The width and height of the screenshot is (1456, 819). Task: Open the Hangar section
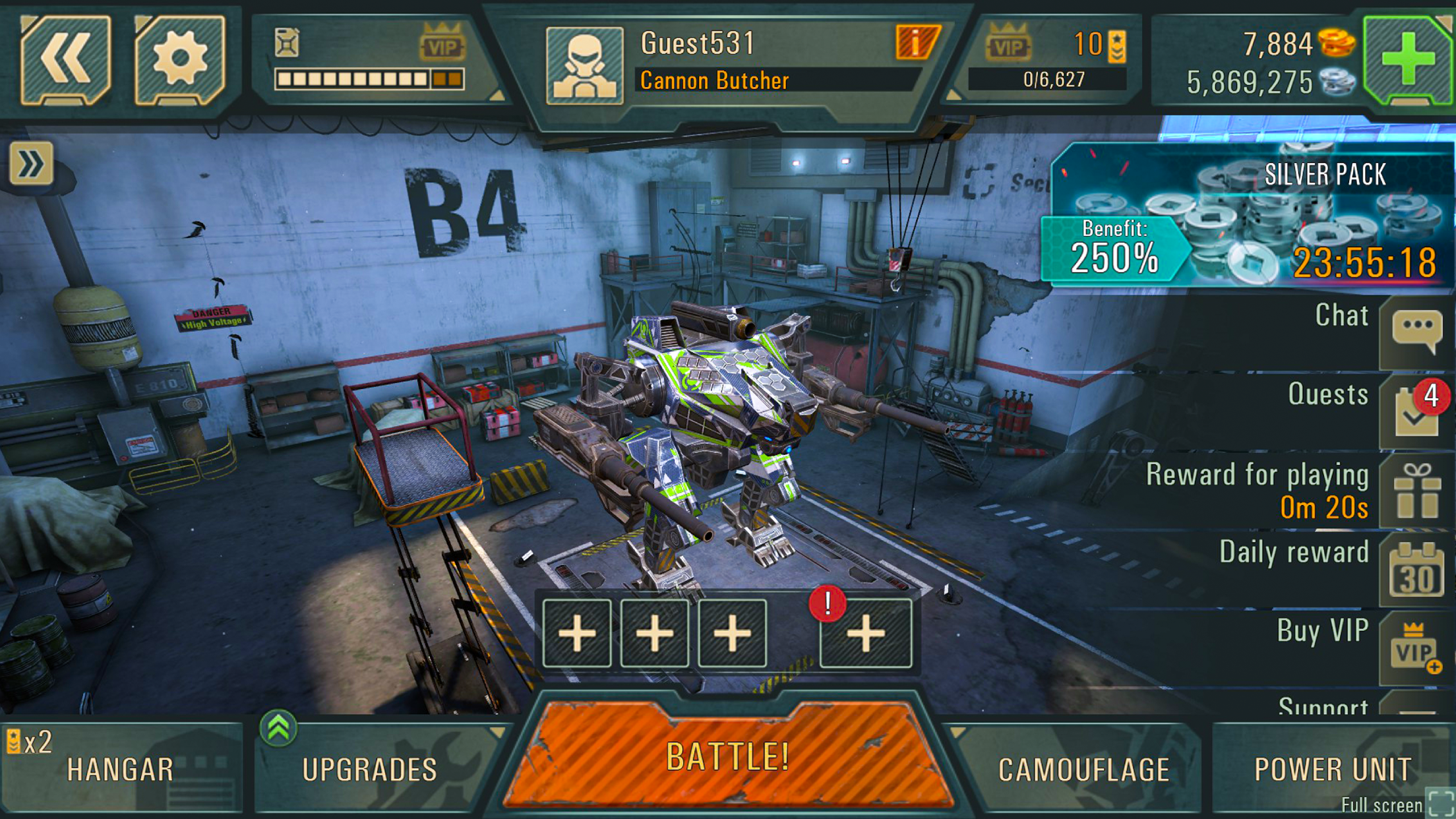point(121,769)
